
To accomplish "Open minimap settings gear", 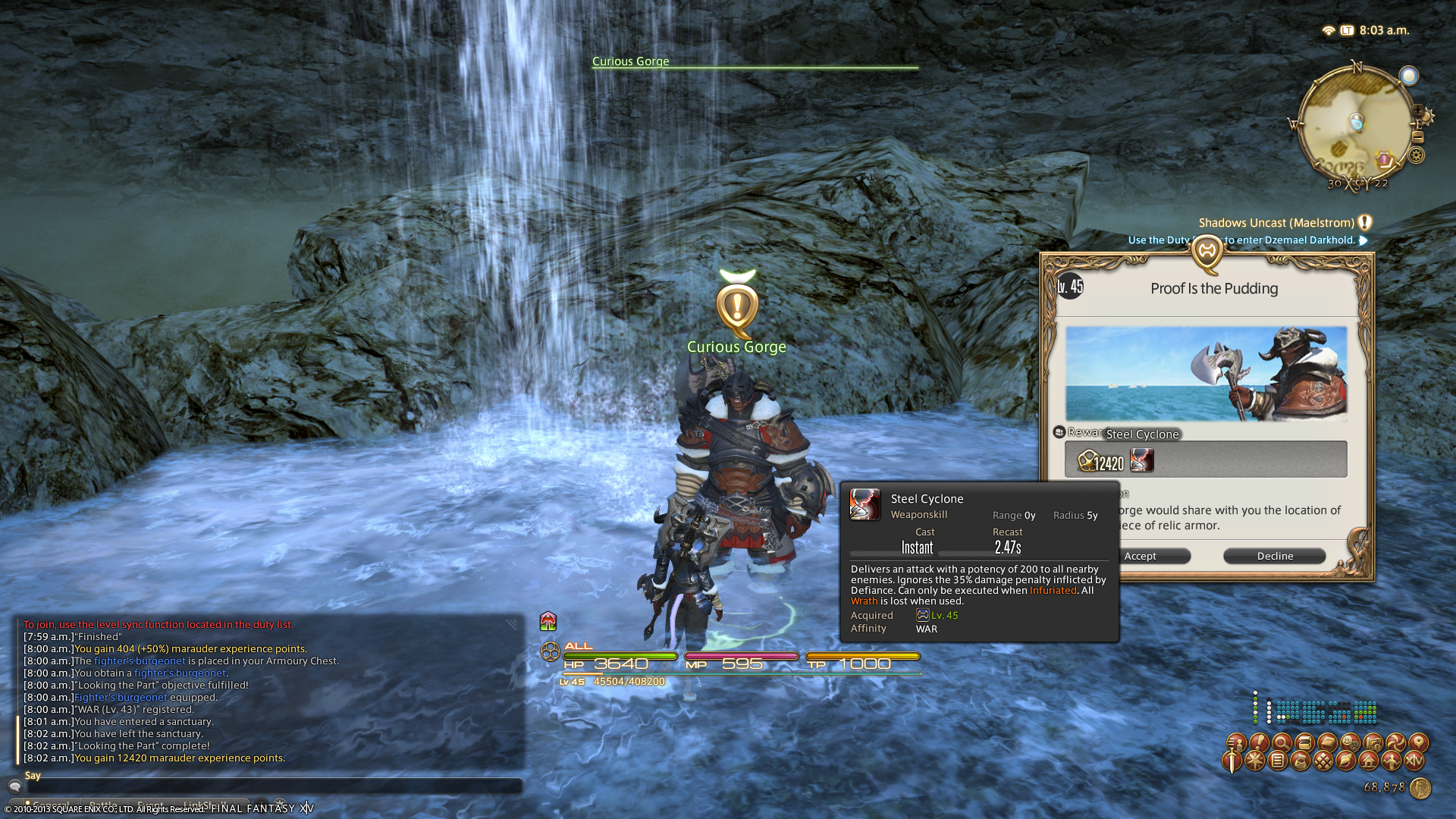I will (x=1416, y=155).
